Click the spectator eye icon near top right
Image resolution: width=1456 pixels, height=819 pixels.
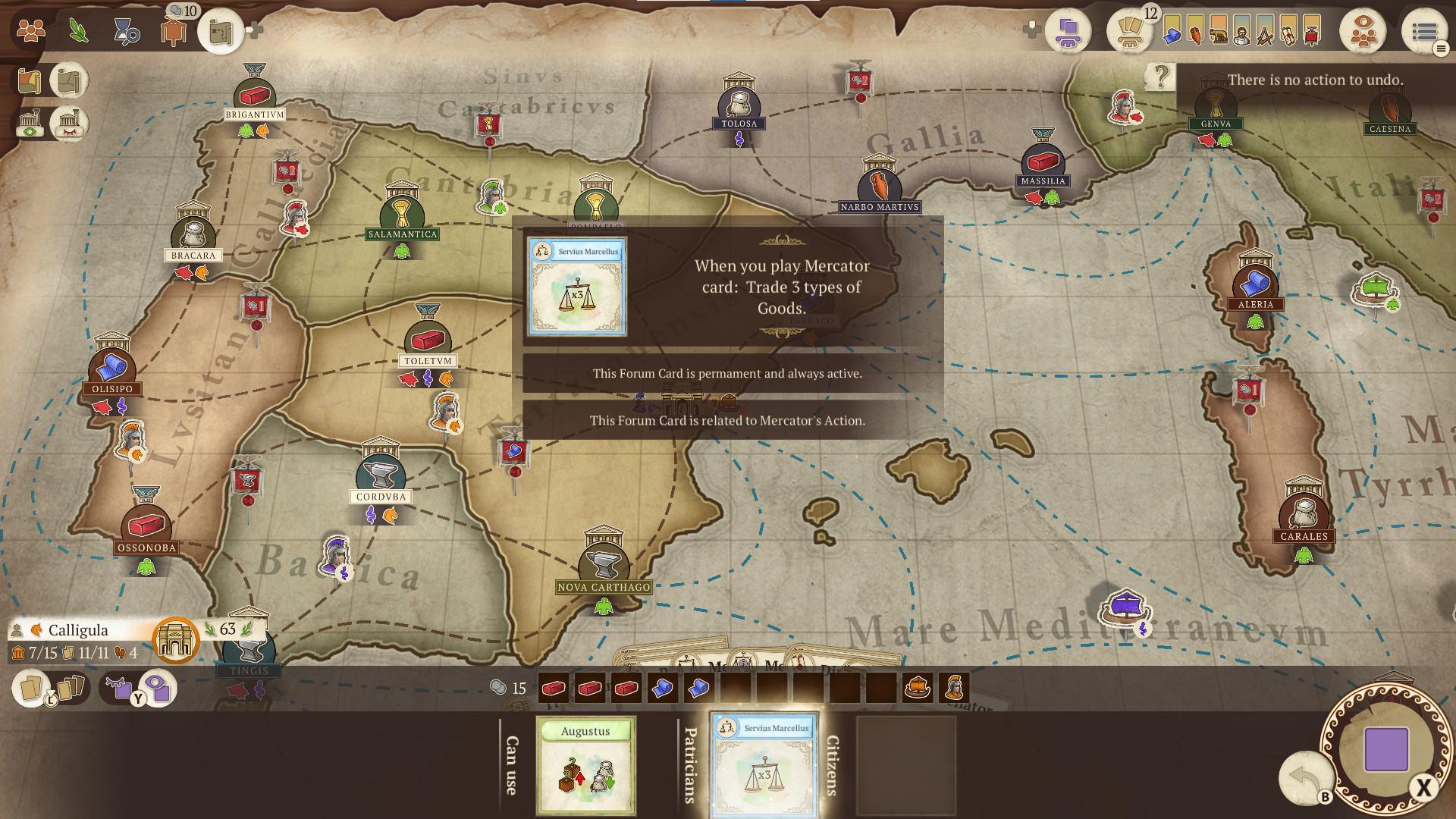coord(1364,30)
